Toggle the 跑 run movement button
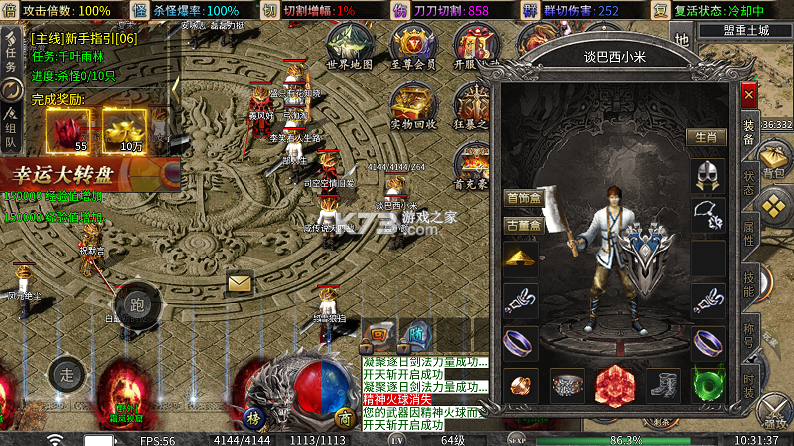794x446 pixels. (x=136, y=305)
